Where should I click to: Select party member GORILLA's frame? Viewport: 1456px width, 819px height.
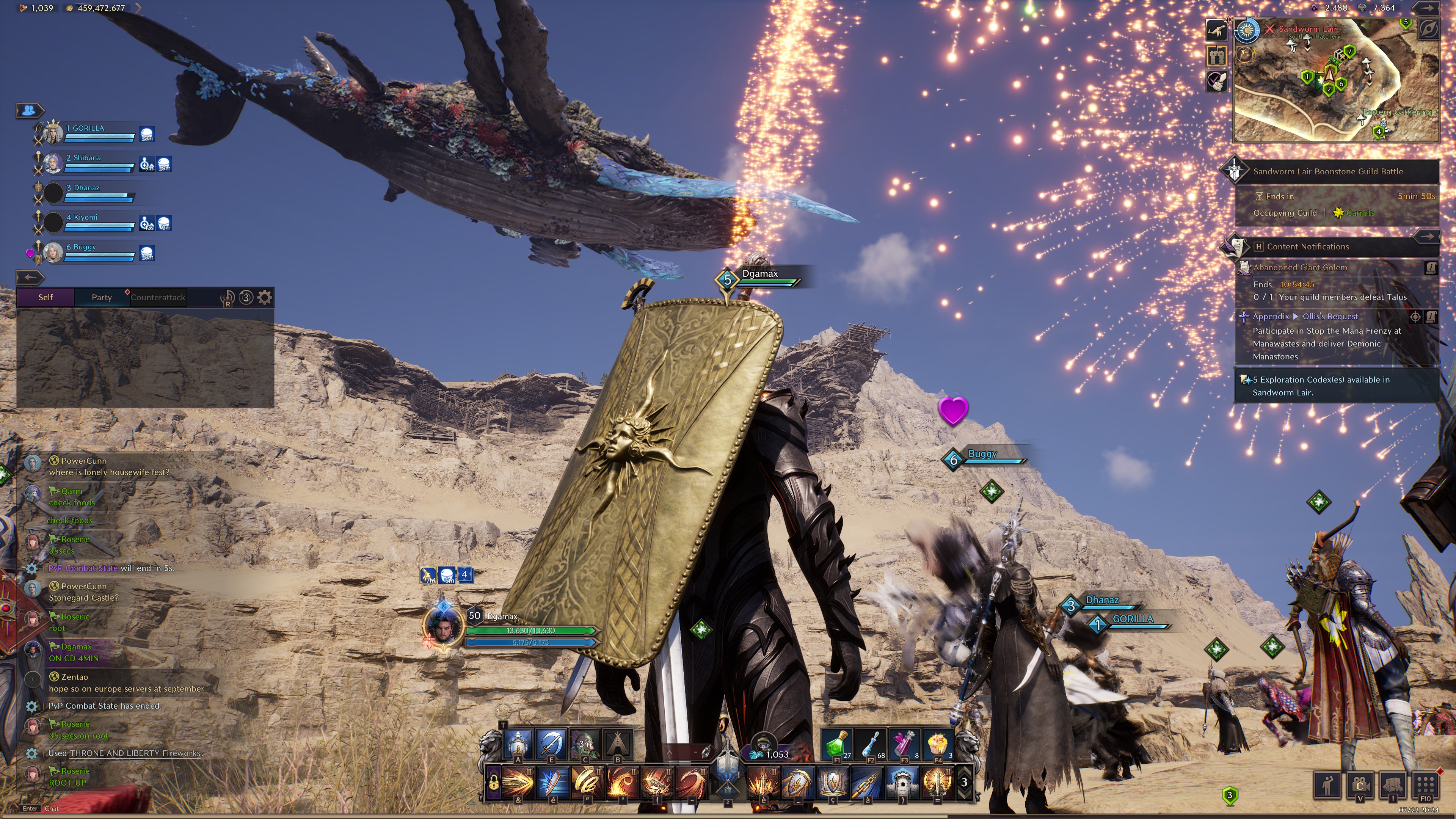click(x=99, y=133)
